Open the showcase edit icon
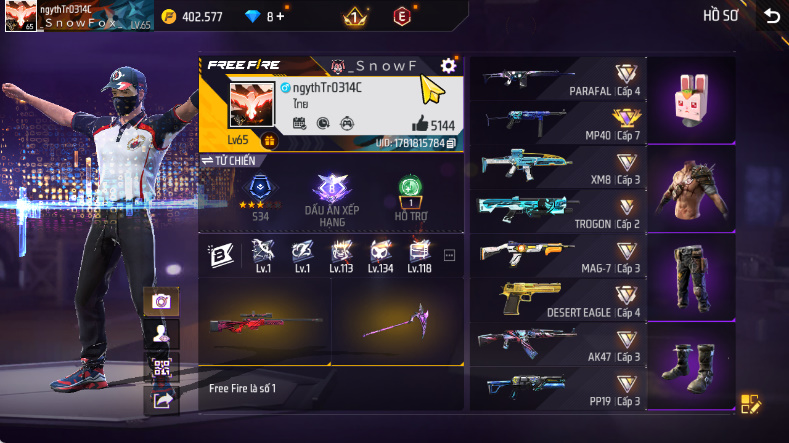The width and height of the screenshot is (789, 443). coord(750,404)
